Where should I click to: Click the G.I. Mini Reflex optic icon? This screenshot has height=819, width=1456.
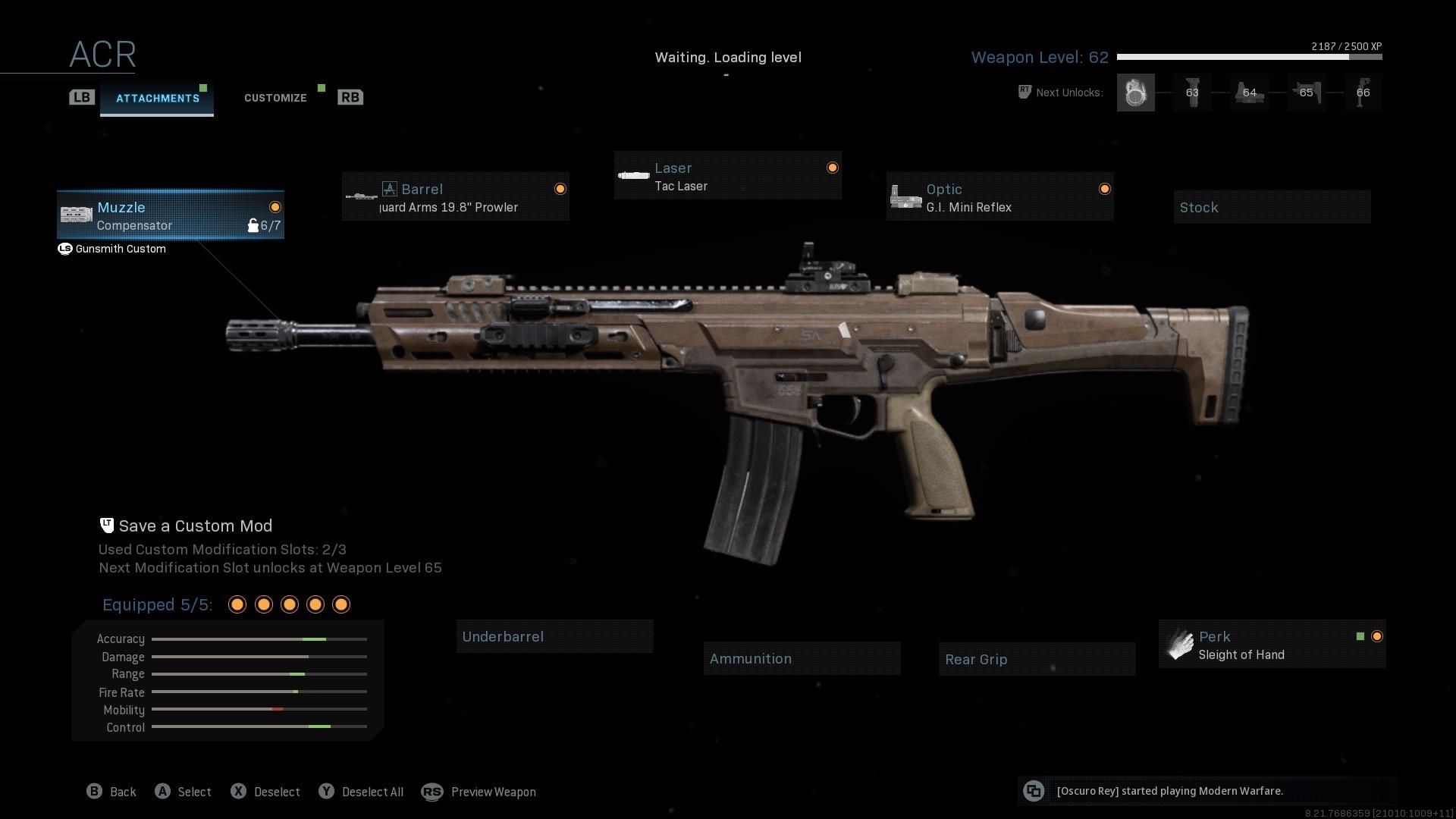(905, 196)
